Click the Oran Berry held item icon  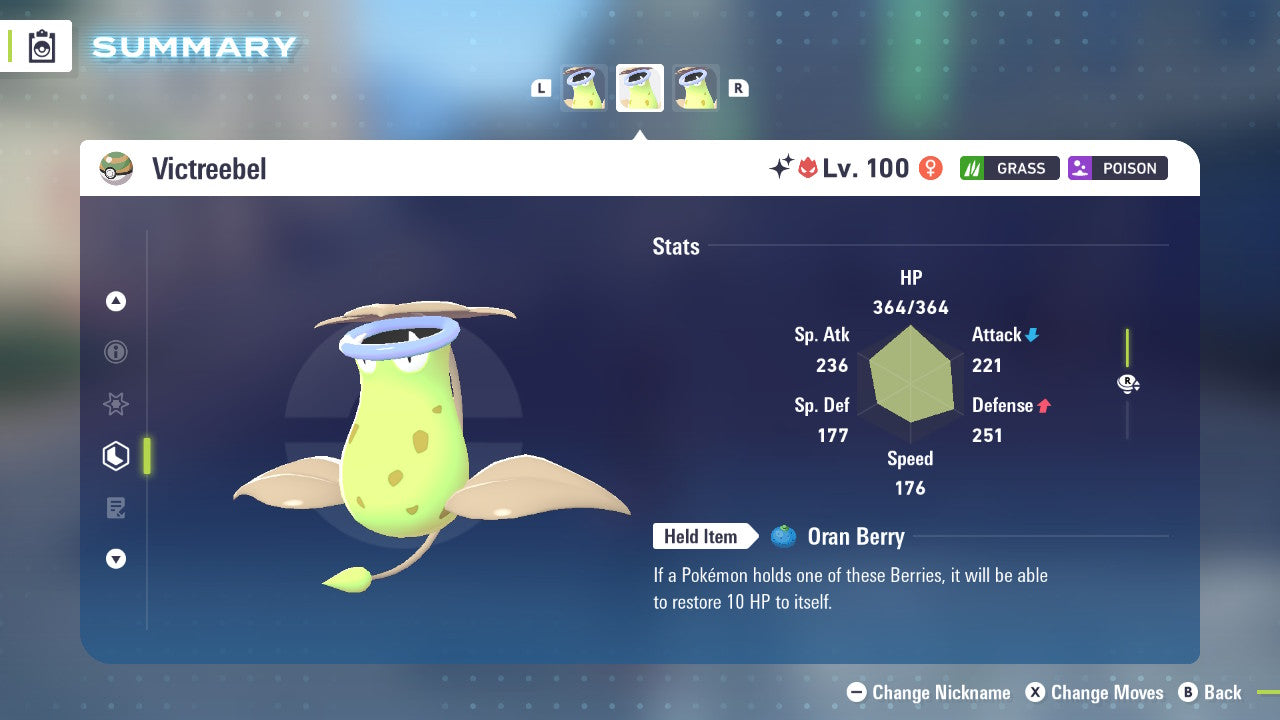point(786,536)
